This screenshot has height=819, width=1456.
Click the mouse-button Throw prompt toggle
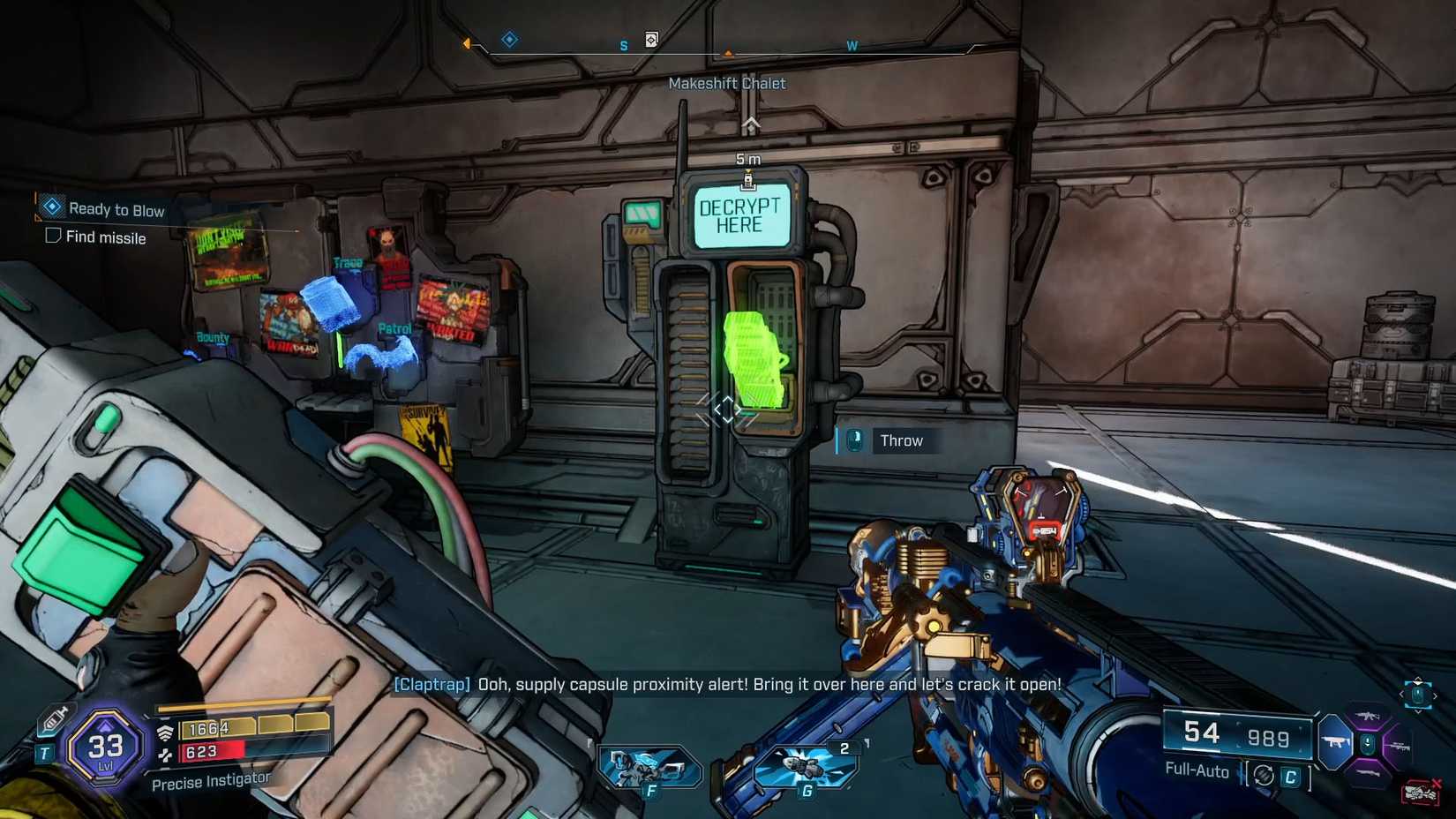click(853, 440)
